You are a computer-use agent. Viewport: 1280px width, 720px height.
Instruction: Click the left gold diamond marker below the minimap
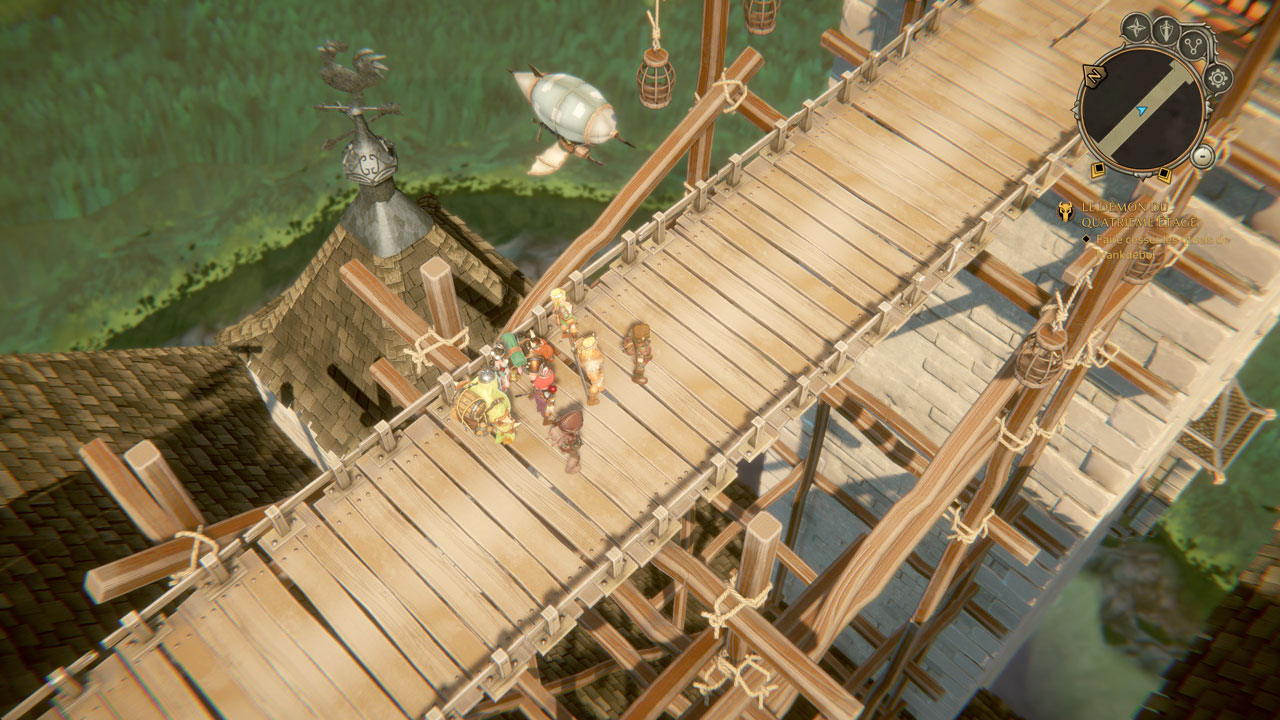[x=1099, y=170]
